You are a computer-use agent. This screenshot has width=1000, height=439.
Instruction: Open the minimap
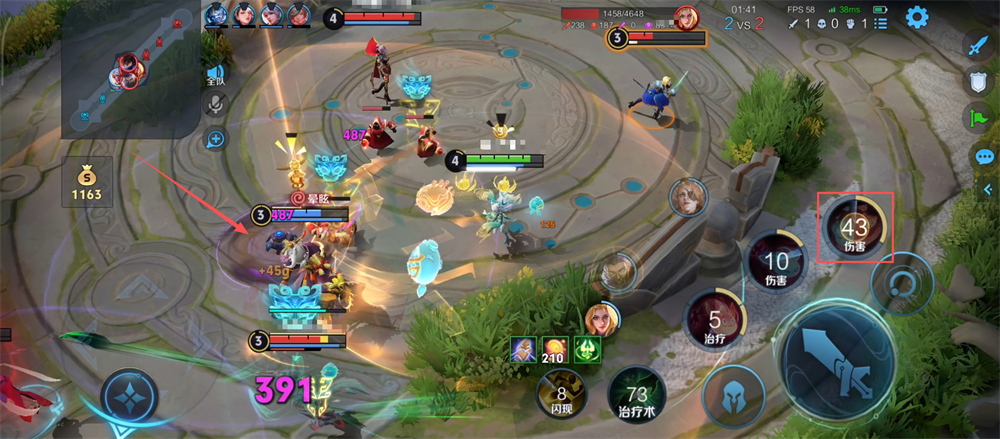(130, 68)
